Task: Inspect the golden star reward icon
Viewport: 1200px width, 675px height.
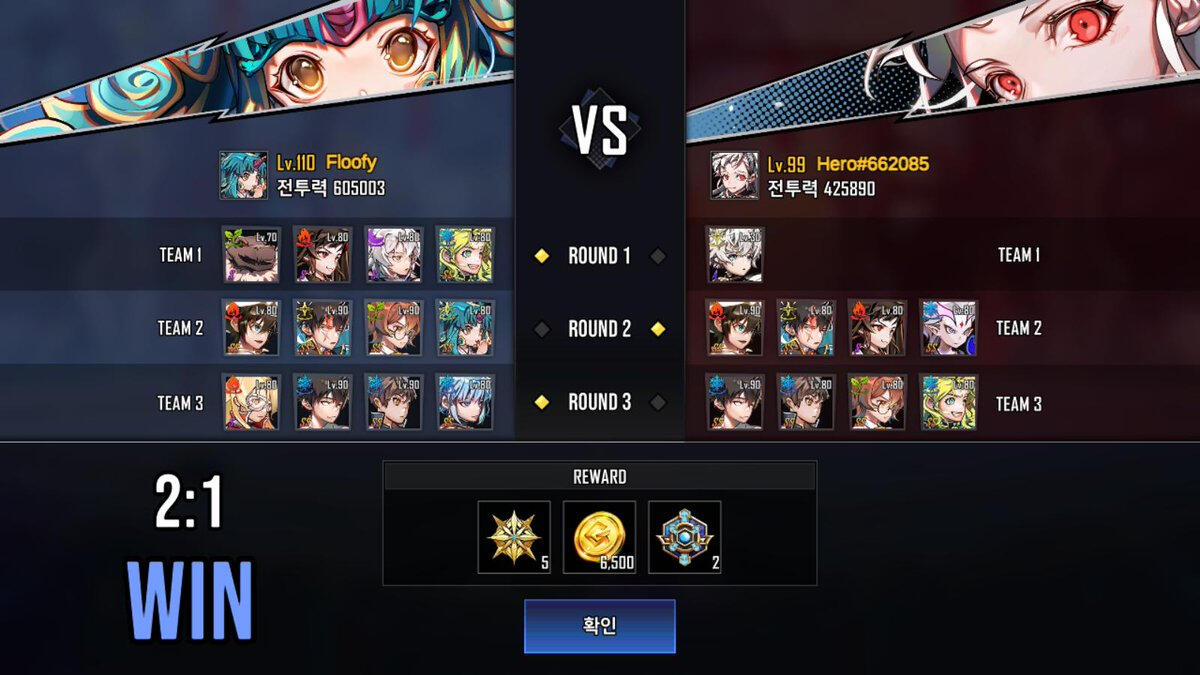Action: point(514,537)
